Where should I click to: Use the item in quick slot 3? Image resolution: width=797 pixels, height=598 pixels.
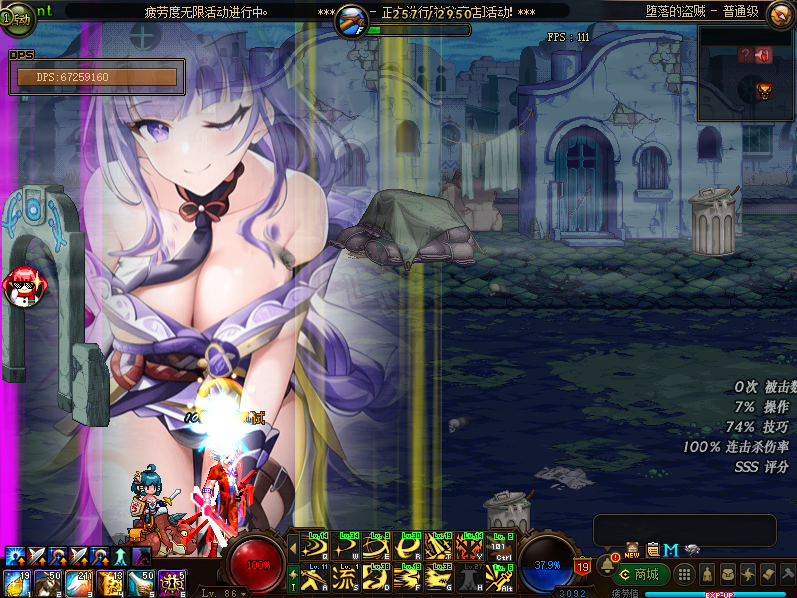tap(78, 583)
